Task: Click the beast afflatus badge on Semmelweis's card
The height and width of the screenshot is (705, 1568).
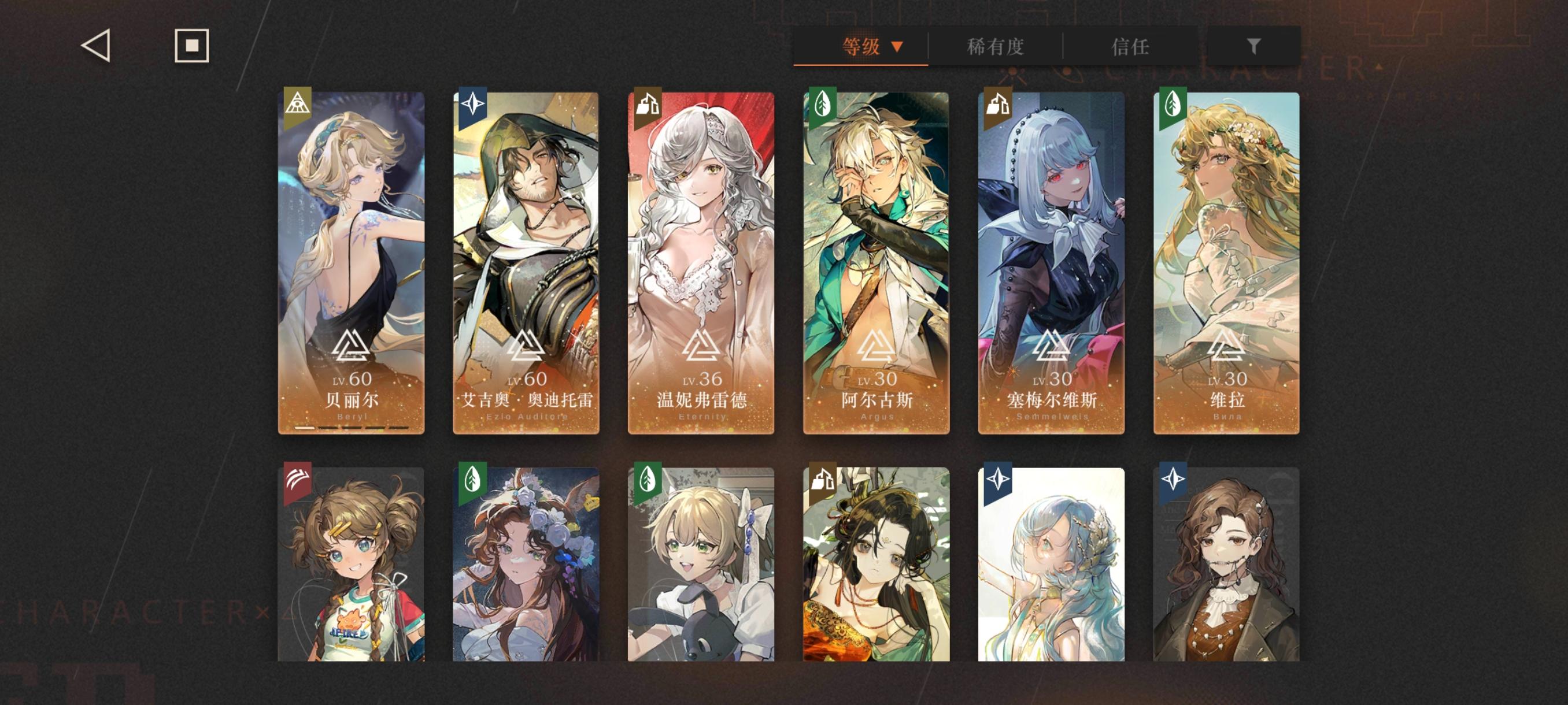Action: (x=999, y=105)
